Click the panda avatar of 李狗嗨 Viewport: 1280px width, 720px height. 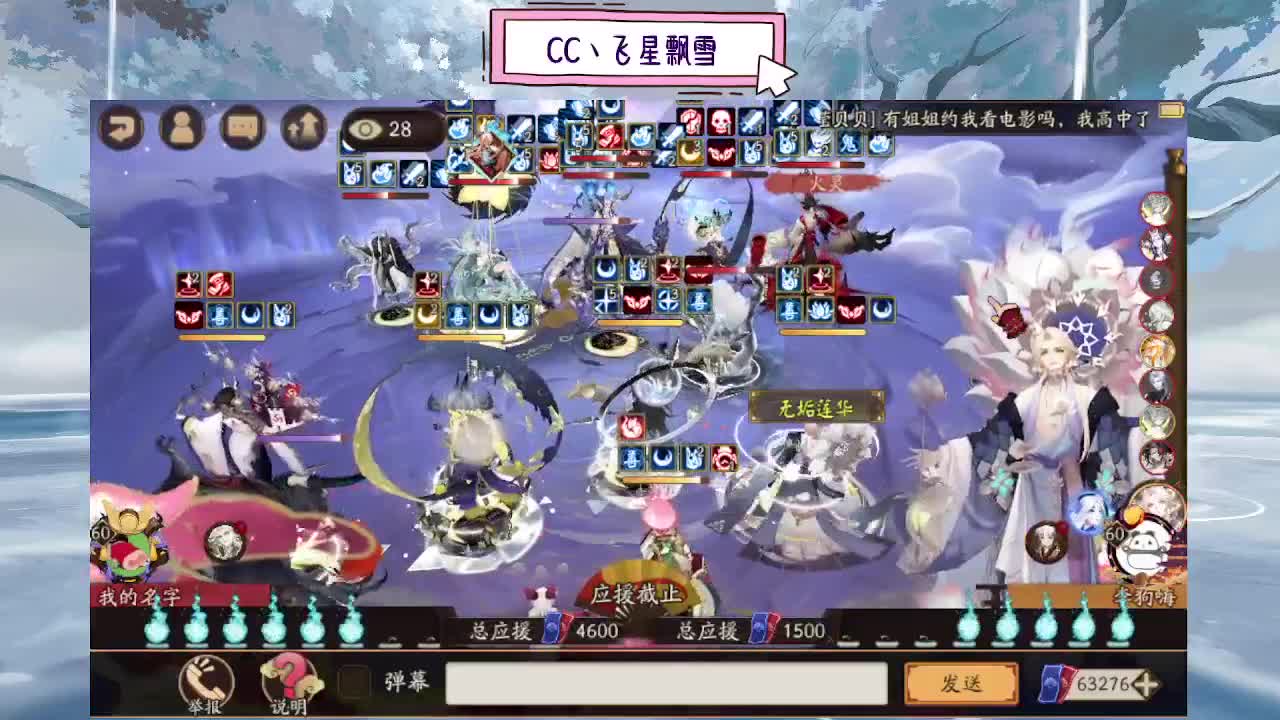pos(1143,548)
